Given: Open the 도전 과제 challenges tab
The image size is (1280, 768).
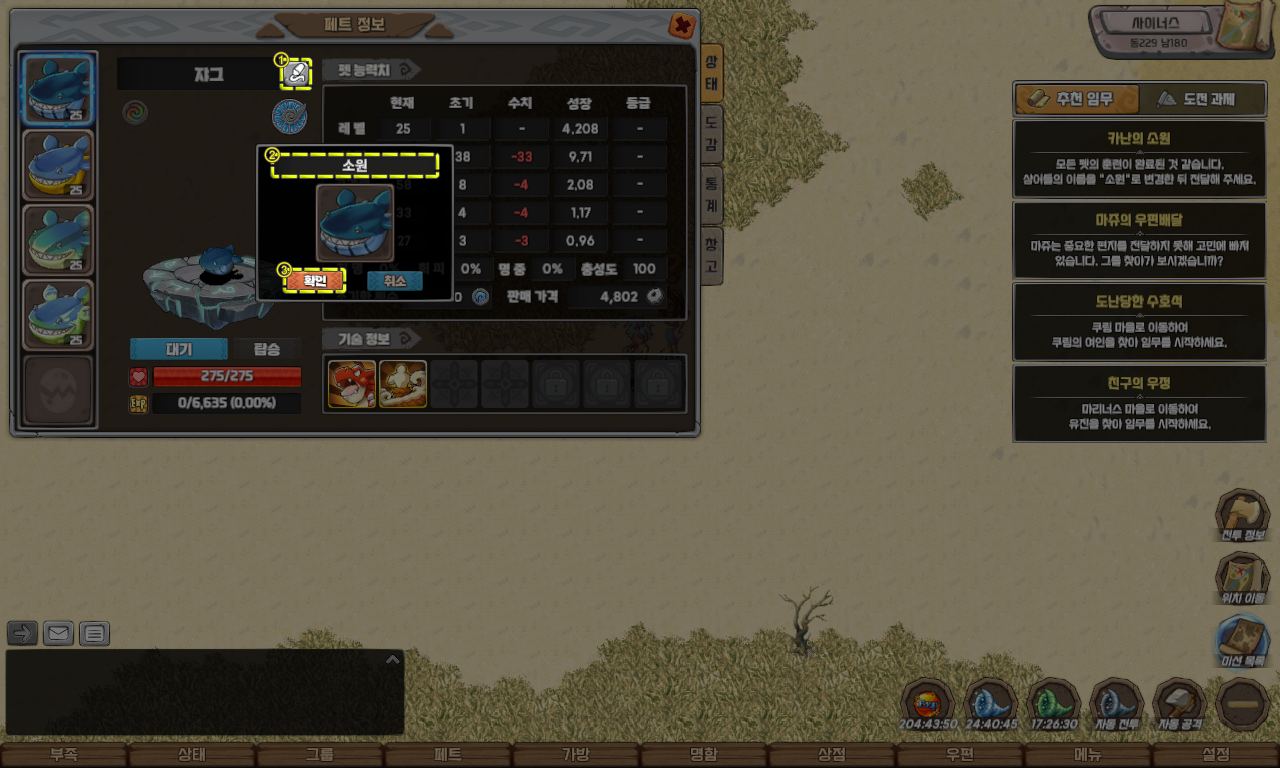Looking at the screenshot, I should (1196, 99).
